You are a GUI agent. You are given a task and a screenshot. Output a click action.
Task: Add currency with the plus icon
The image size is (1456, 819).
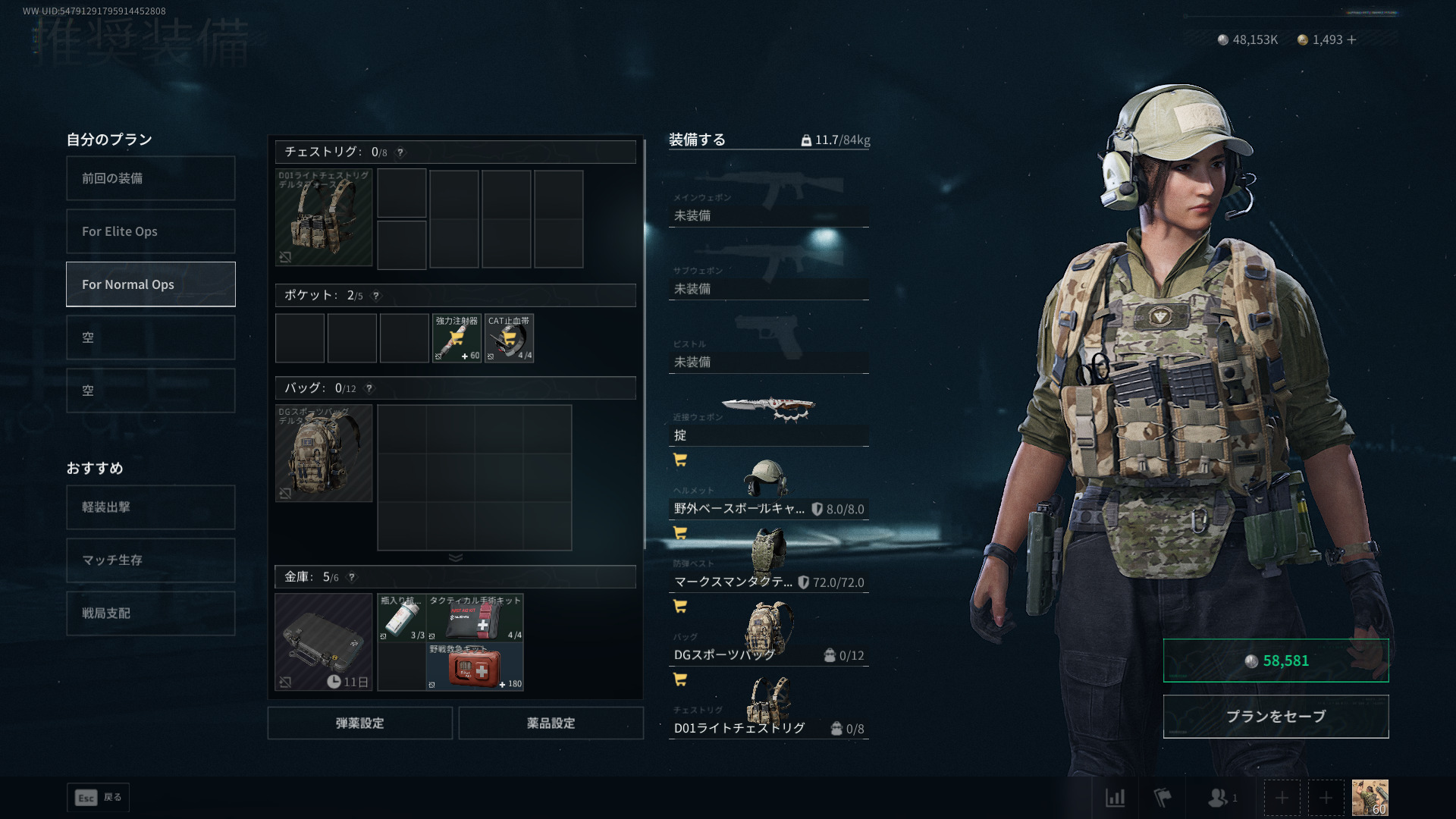1352,39
